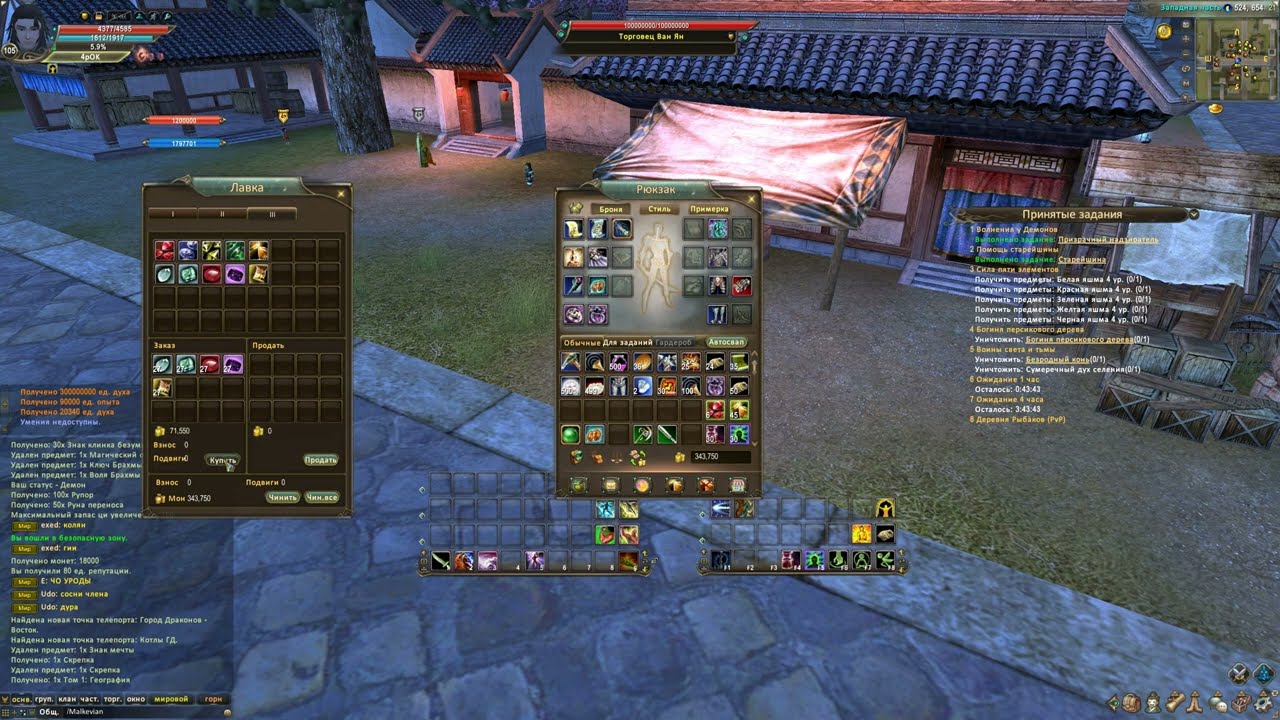Switch chat to the клан channel
Screen dimensions: 1280x720
point(68,700)
